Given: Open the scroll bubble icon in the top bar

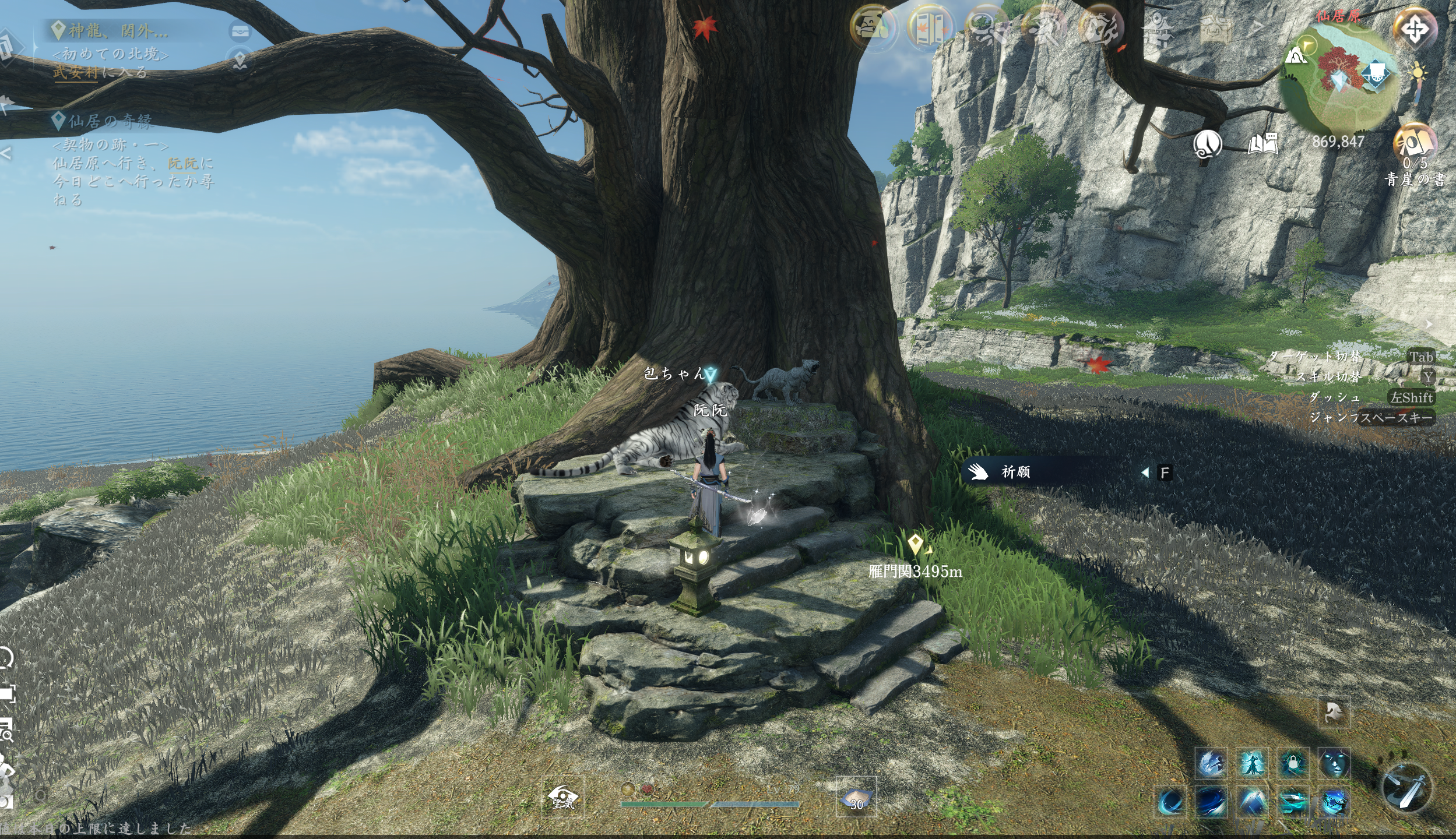Looking at the screenshot, I should click(873, 28).
